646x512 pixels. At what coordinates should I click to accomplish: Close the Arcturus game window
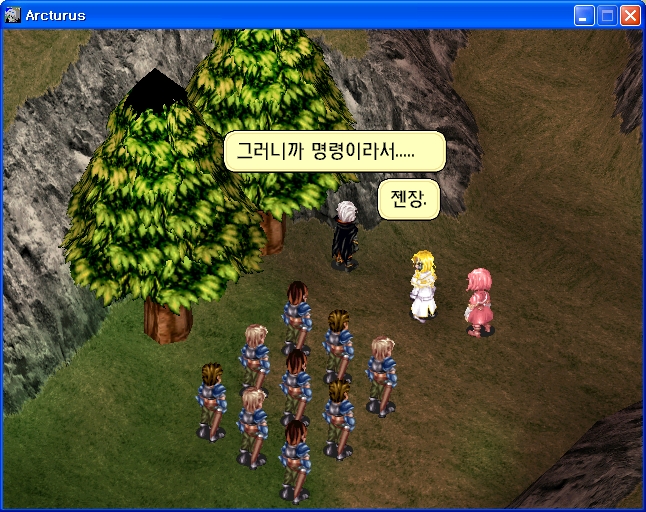[630, 15]
